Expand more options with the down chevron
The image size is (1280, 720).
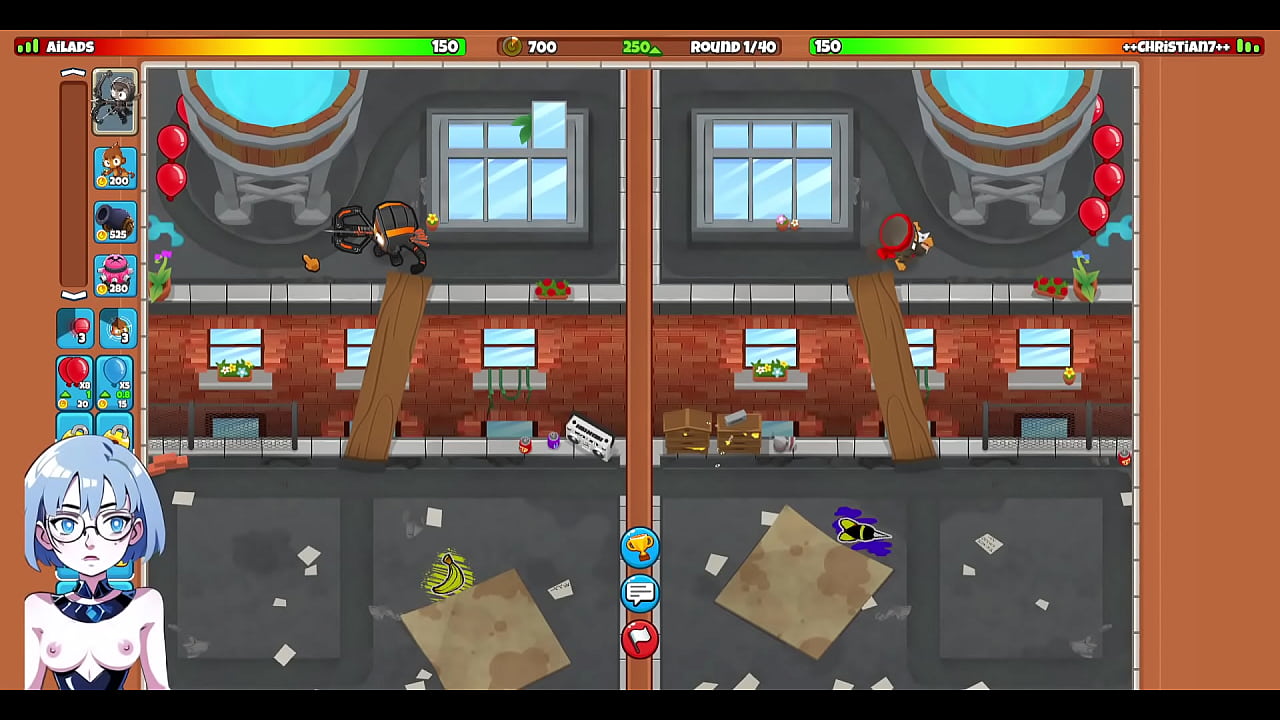(x=73, y=296)
